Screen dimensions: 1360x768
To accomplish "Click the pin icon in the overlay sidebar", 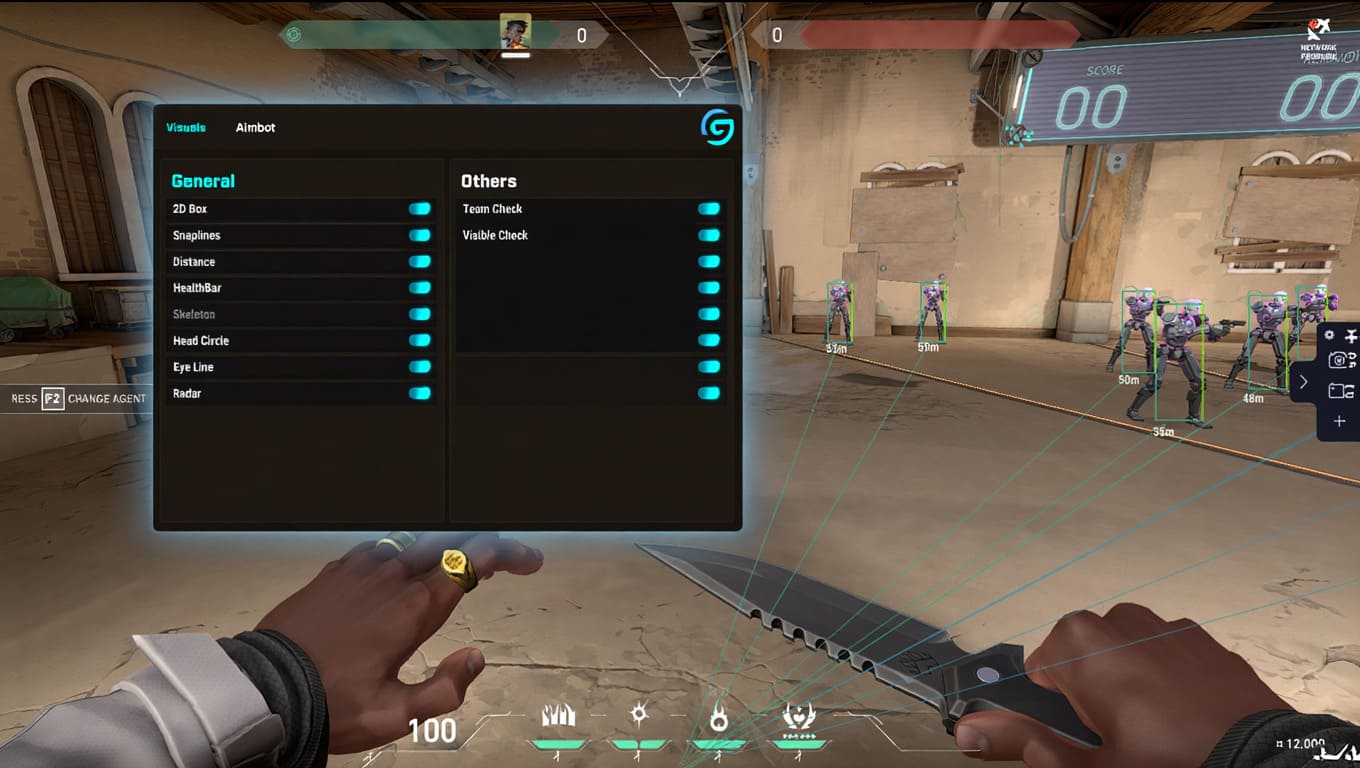I will [x=1351, y=334].
